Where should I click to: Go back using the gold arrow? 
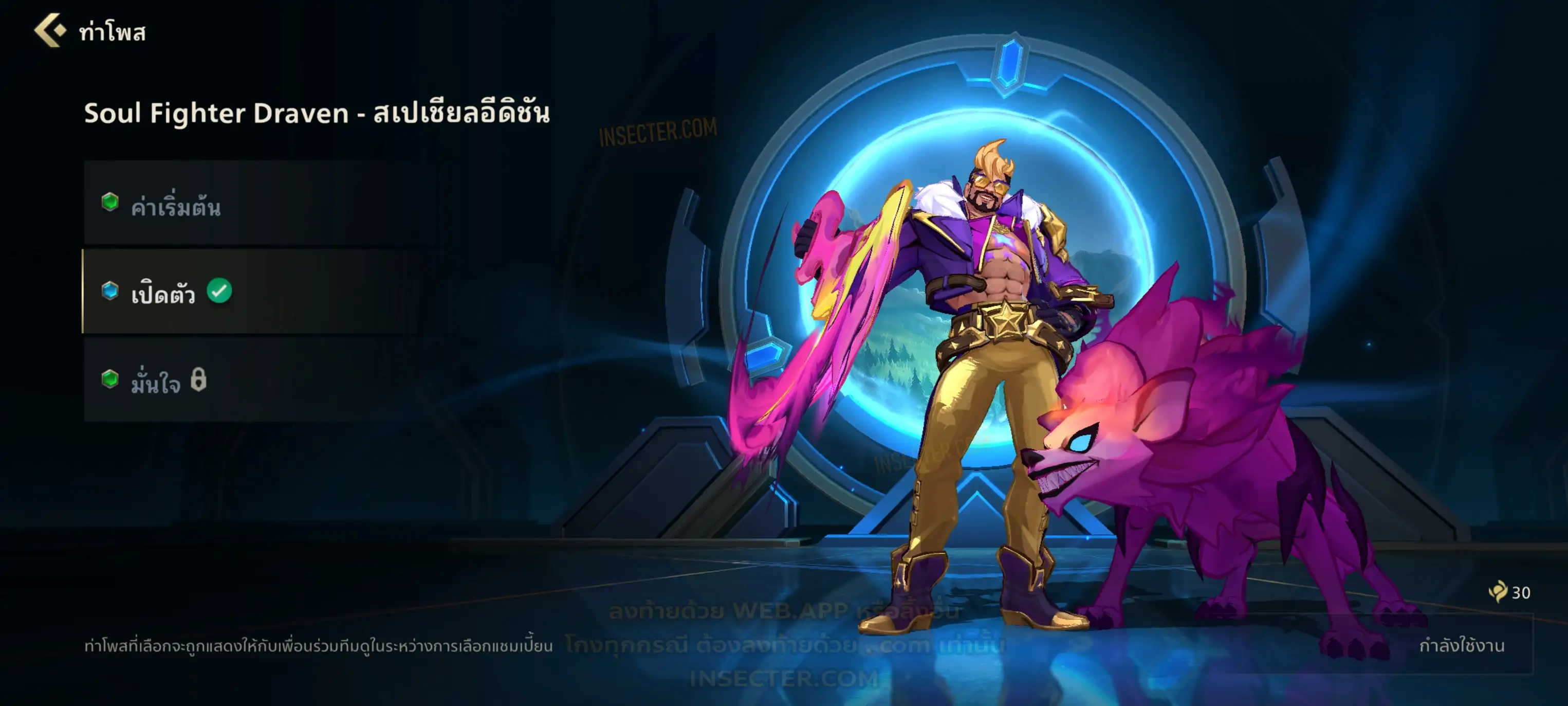pos(50,30)
